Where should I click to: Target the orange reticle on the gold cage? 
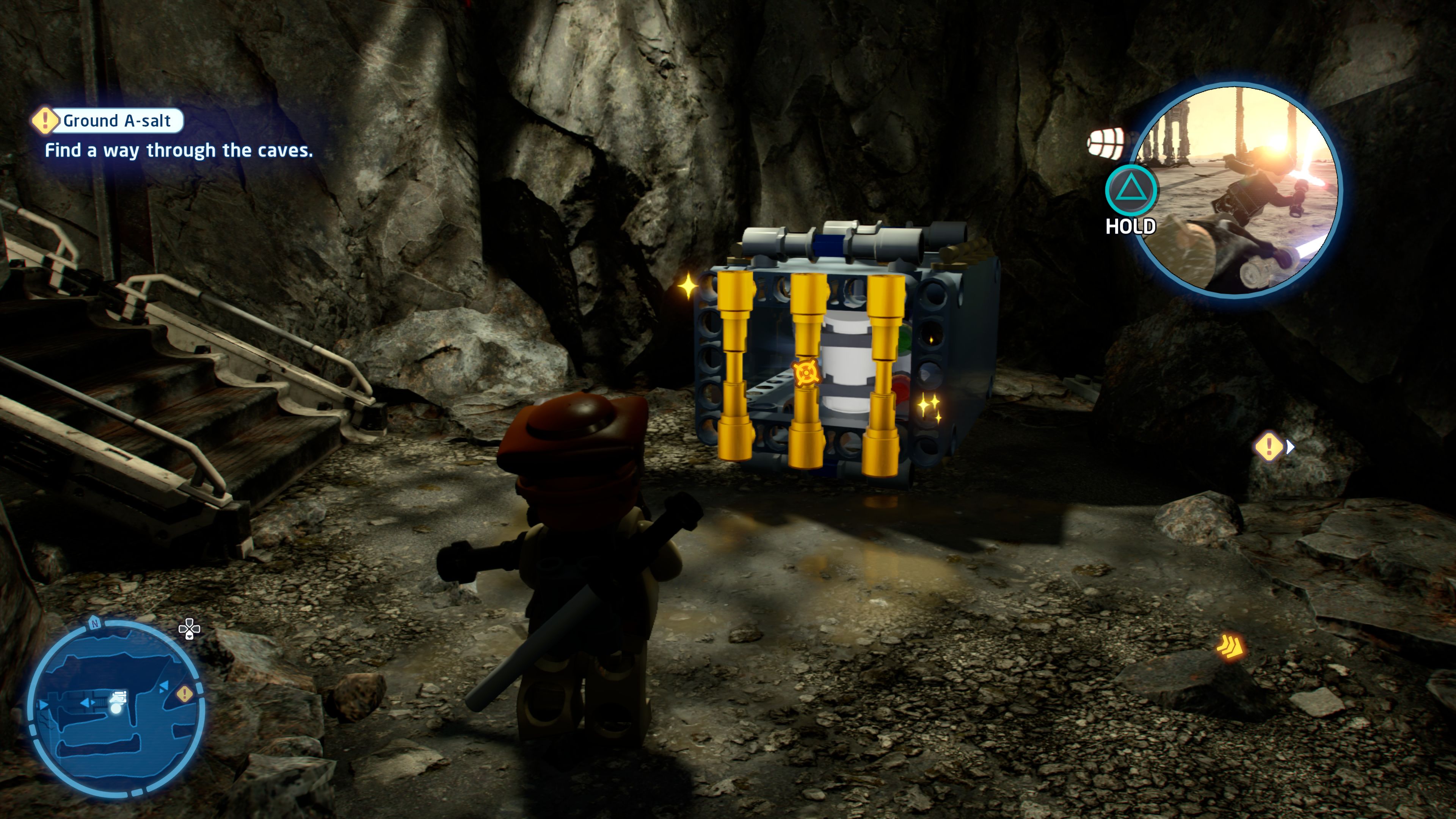click(804, 373)
